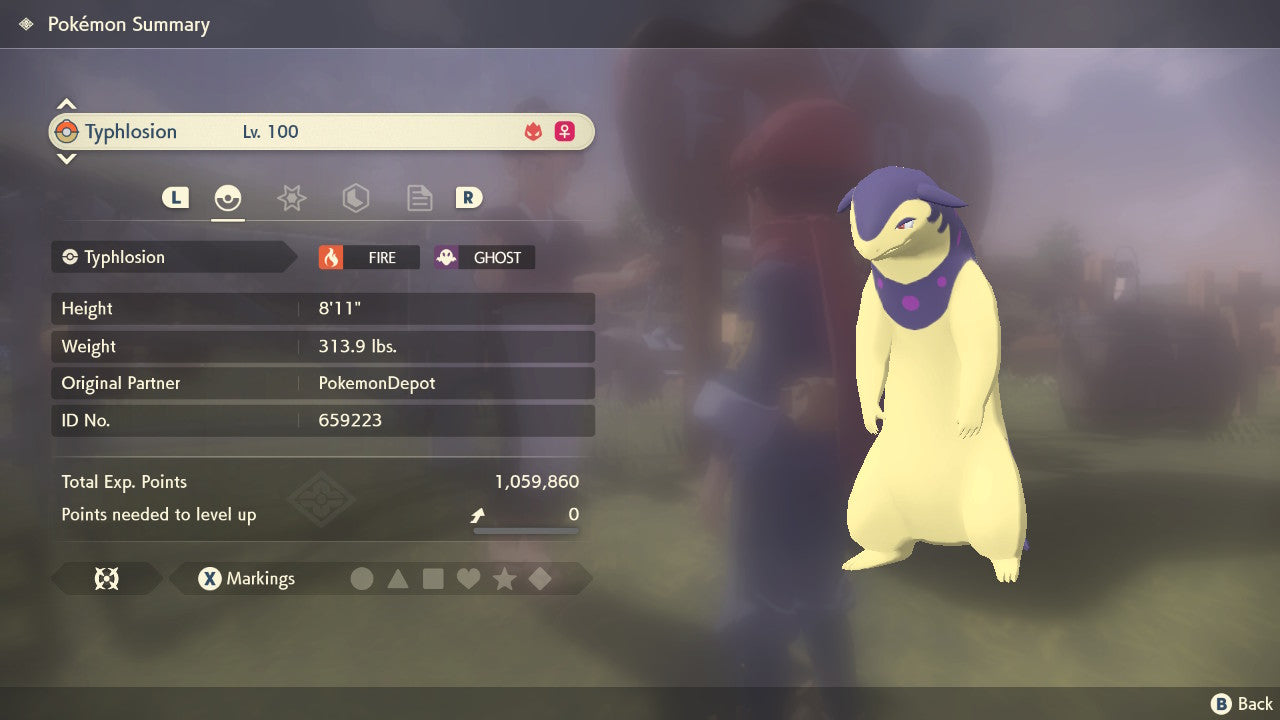Viewport: 1280px width, 720px height.
Task: Toggle the square marking
Action: [433, 578]
